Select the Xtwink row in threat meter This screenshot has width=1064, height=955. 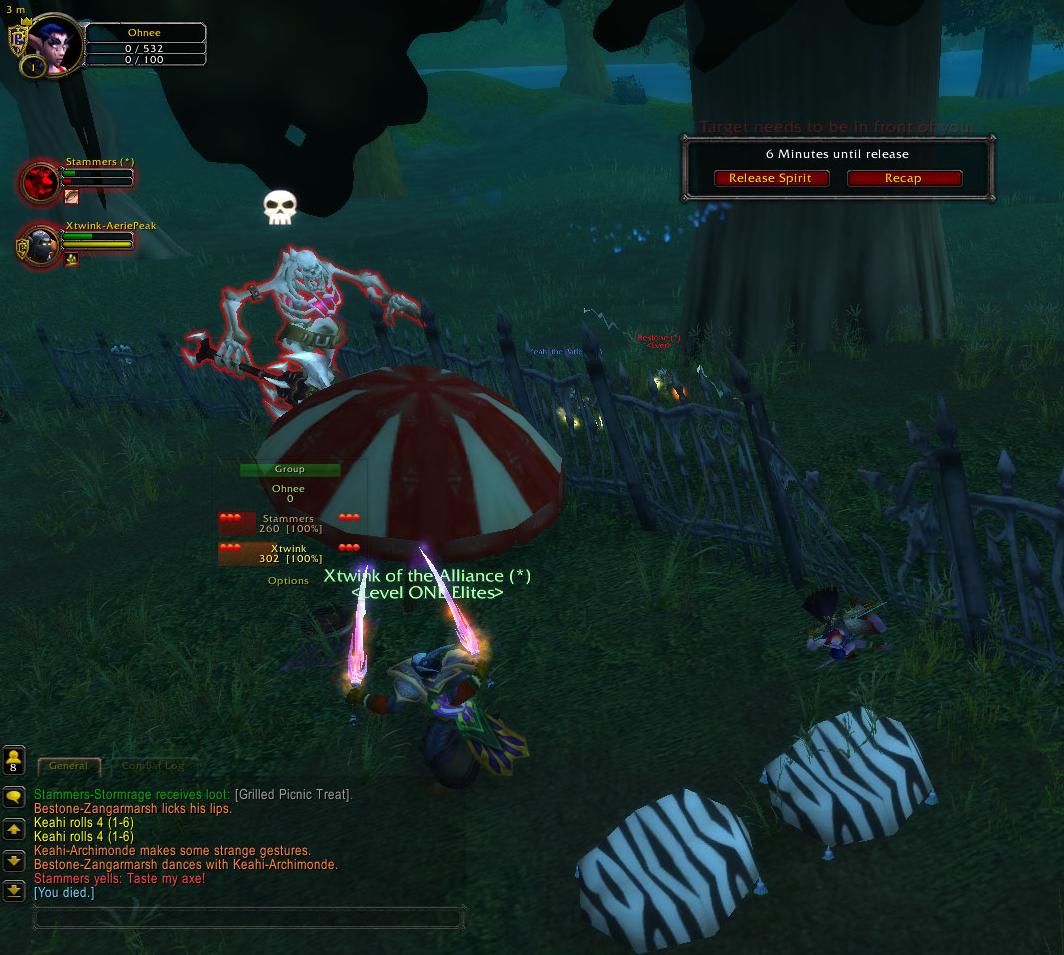point(289,553)
